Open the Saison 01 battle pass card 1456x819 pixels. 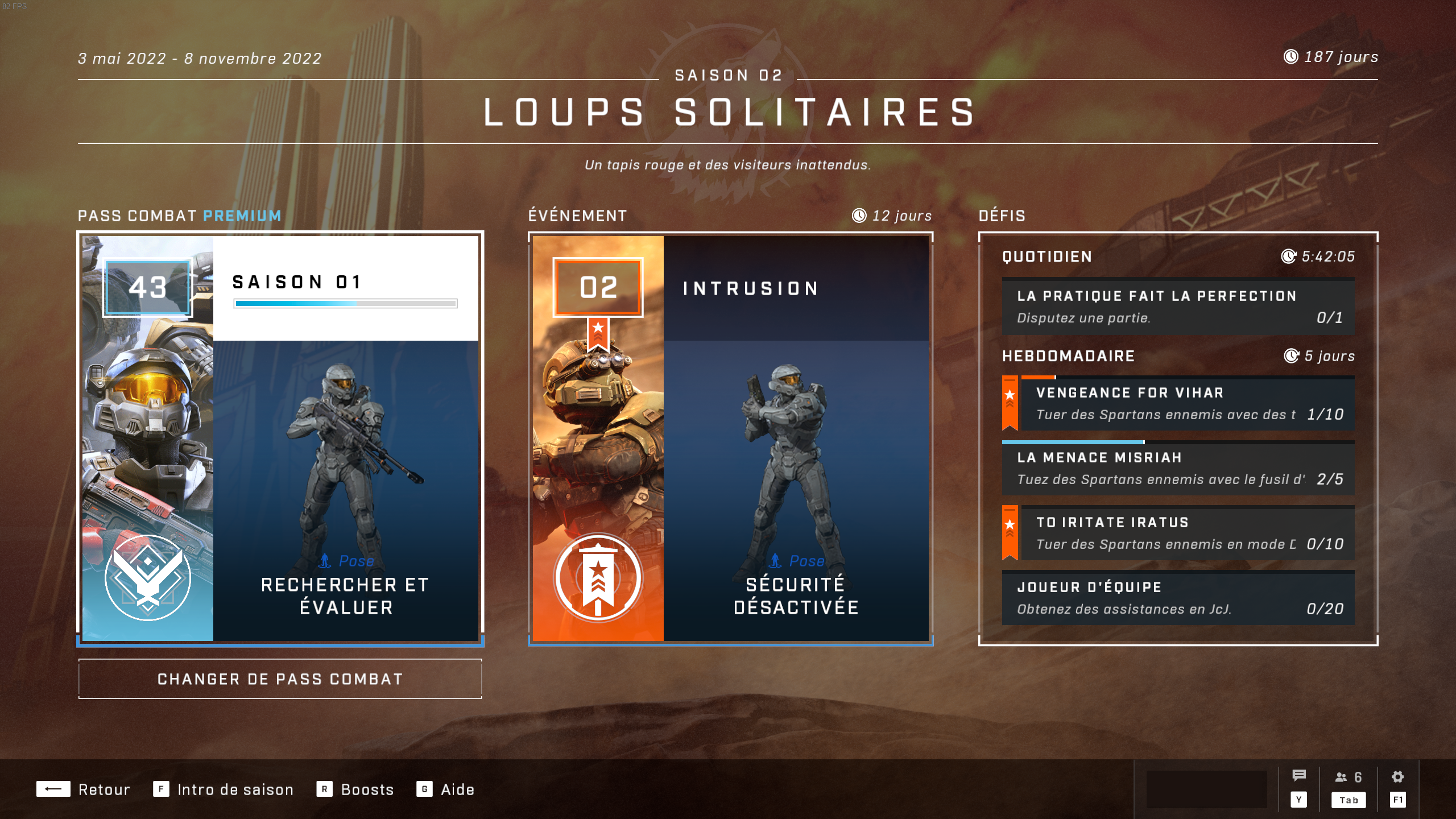point(280,438)
